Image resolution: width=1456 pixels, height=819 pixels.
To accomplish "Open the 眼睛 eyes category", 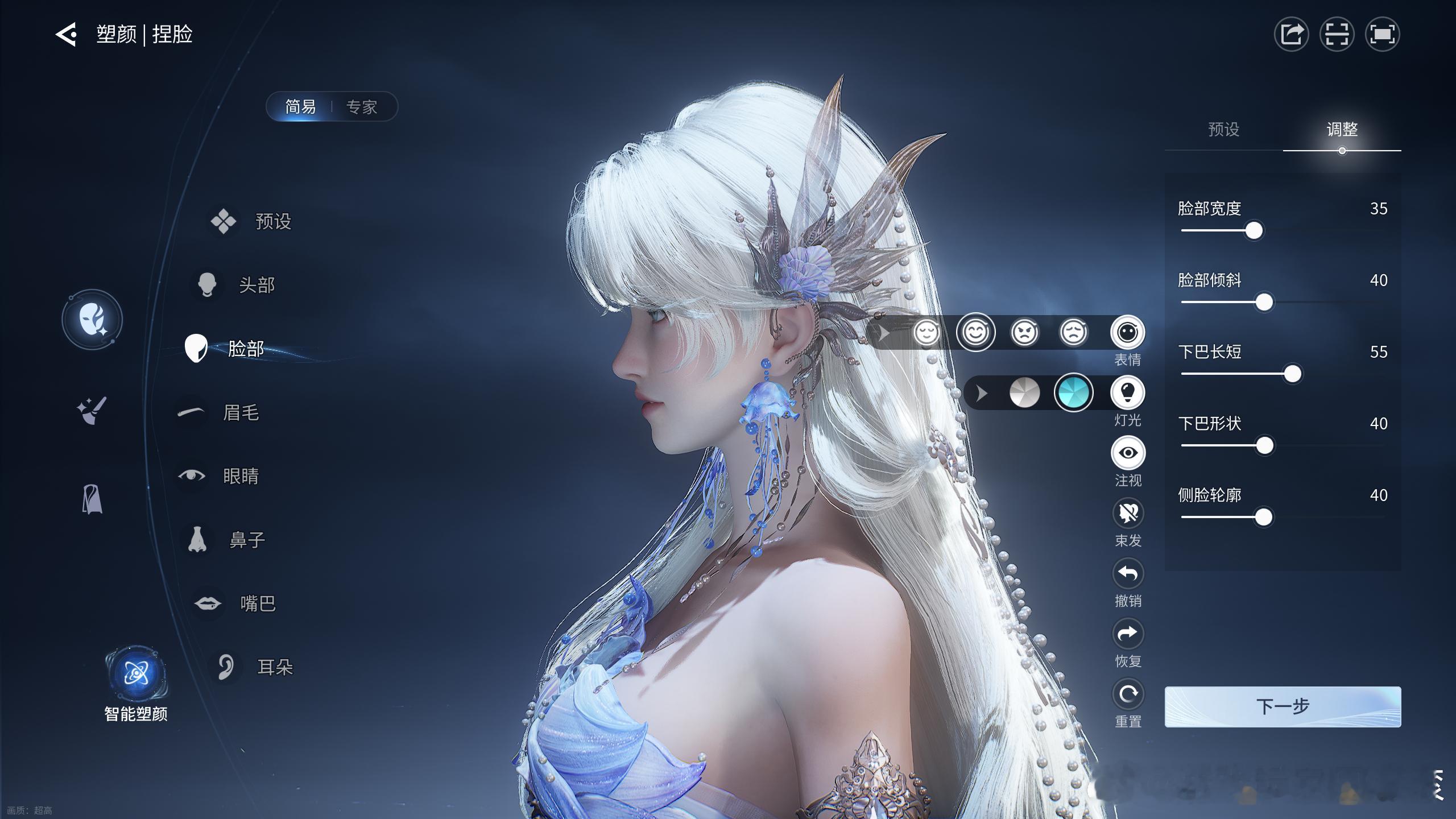I will [240, 476].
